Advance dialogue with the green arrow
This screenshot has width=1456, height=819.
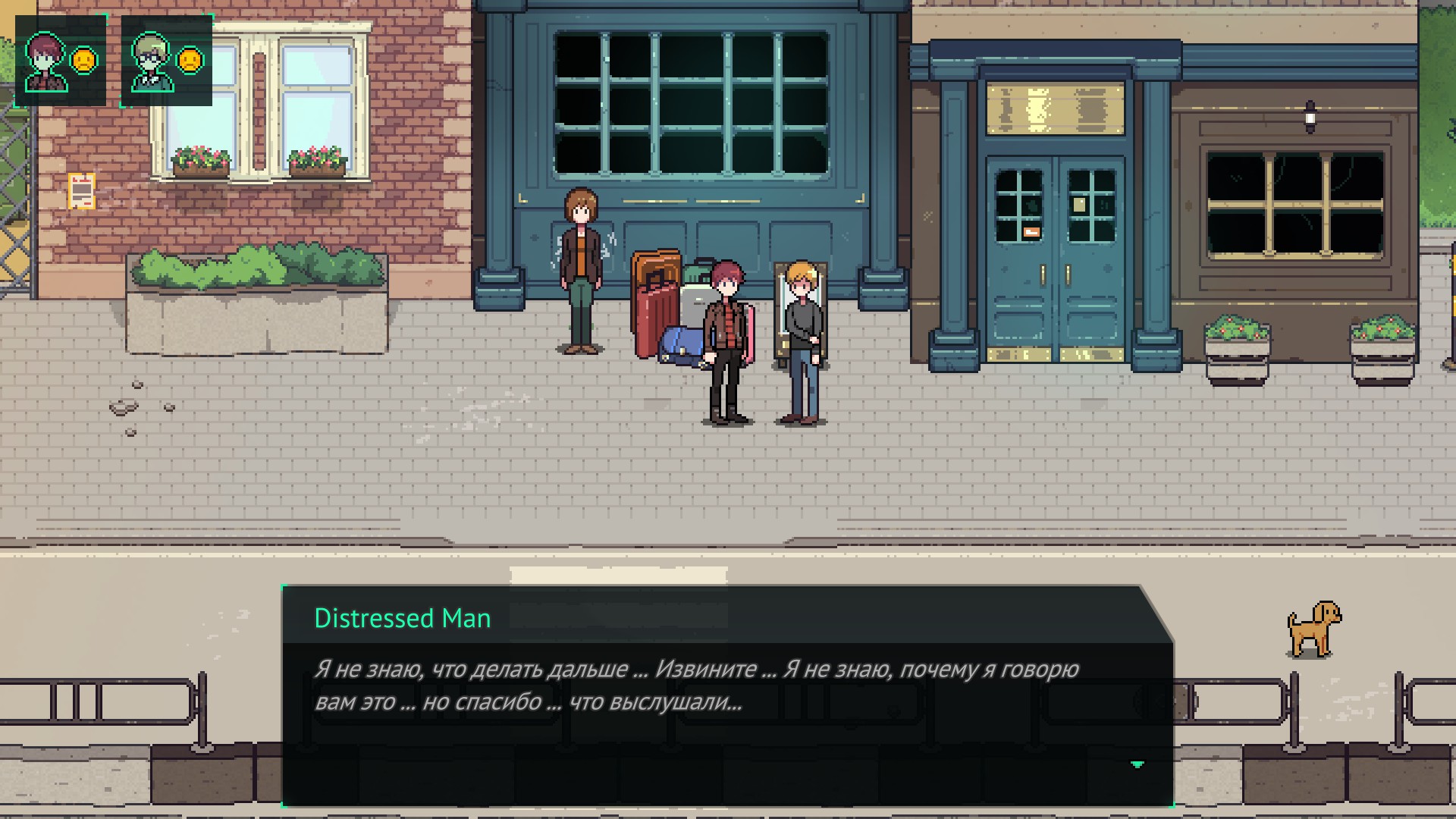1137,764
